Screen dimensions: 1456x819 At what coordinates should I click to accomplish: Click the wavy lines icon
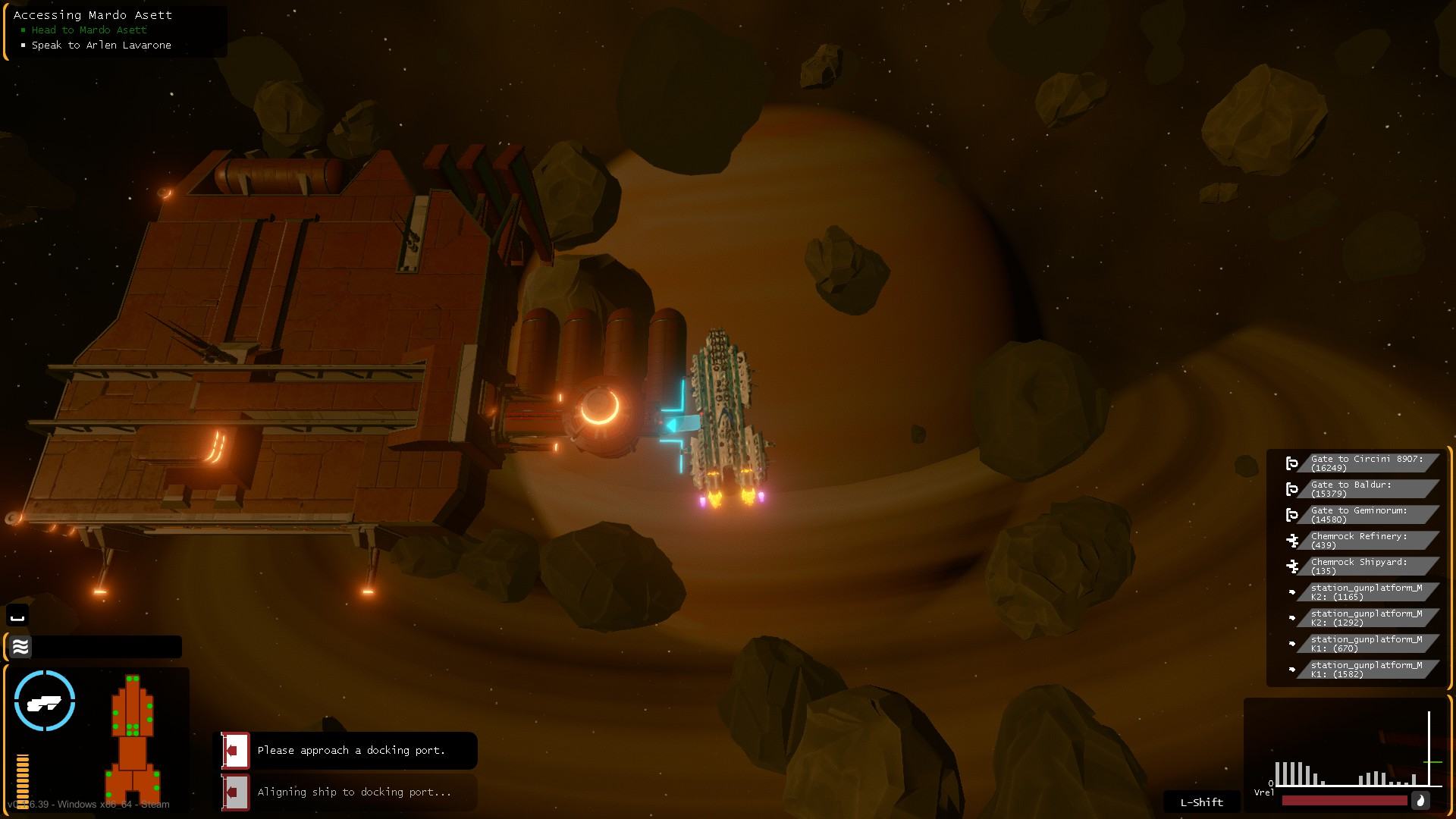coord(20,647)
